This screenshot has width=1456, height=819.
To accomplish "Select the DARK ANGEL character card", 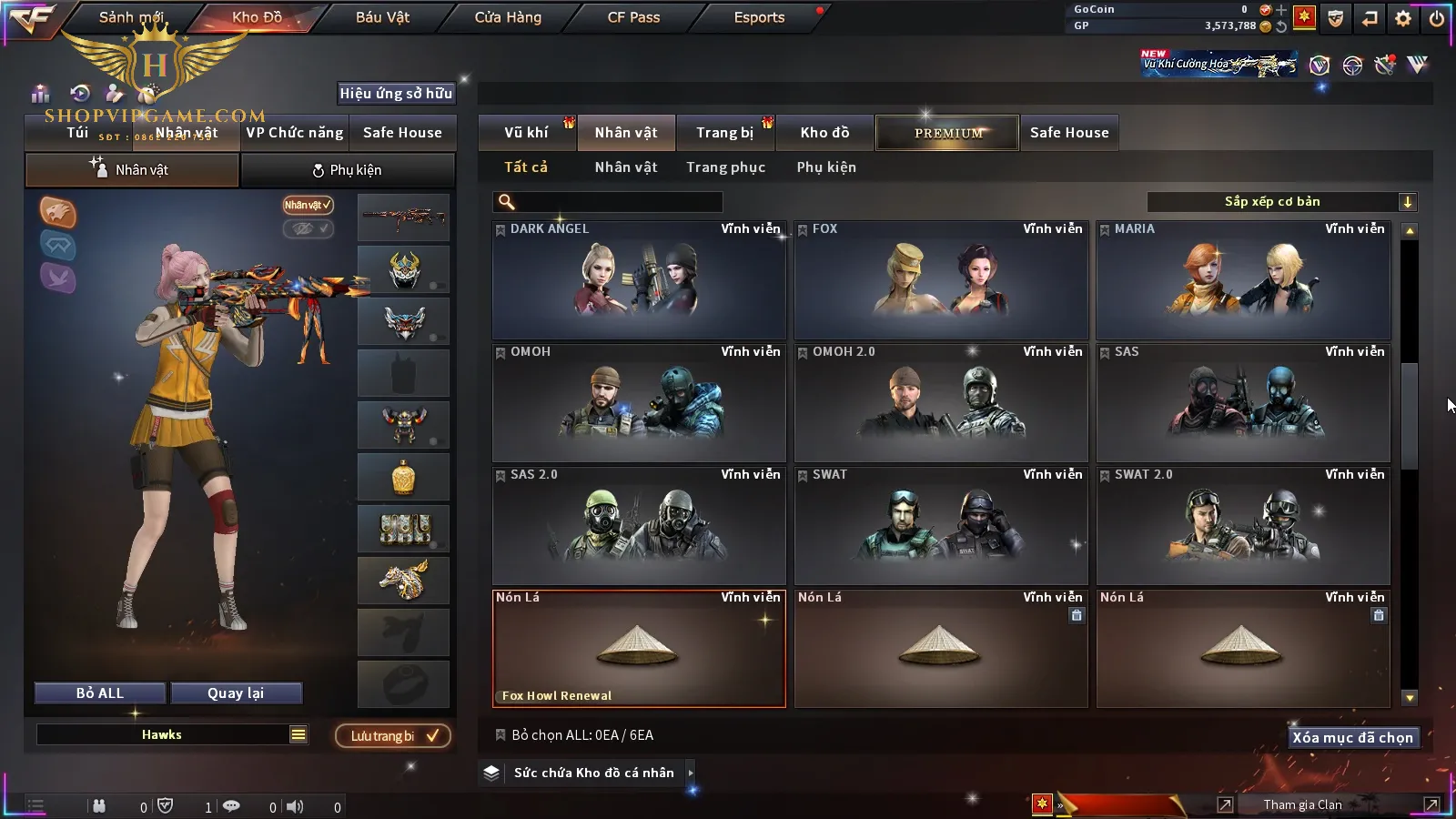I will point(639,280).
